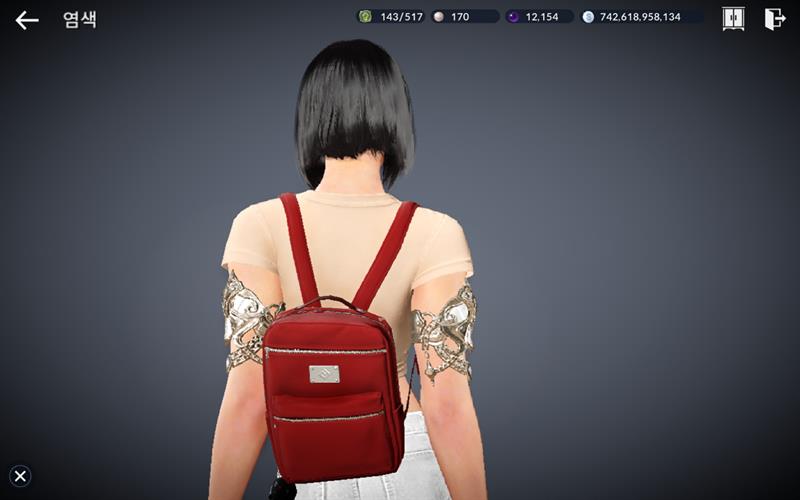
Task: Click the exit door icon
Action: pyautogui.click(x=774, y=19)
